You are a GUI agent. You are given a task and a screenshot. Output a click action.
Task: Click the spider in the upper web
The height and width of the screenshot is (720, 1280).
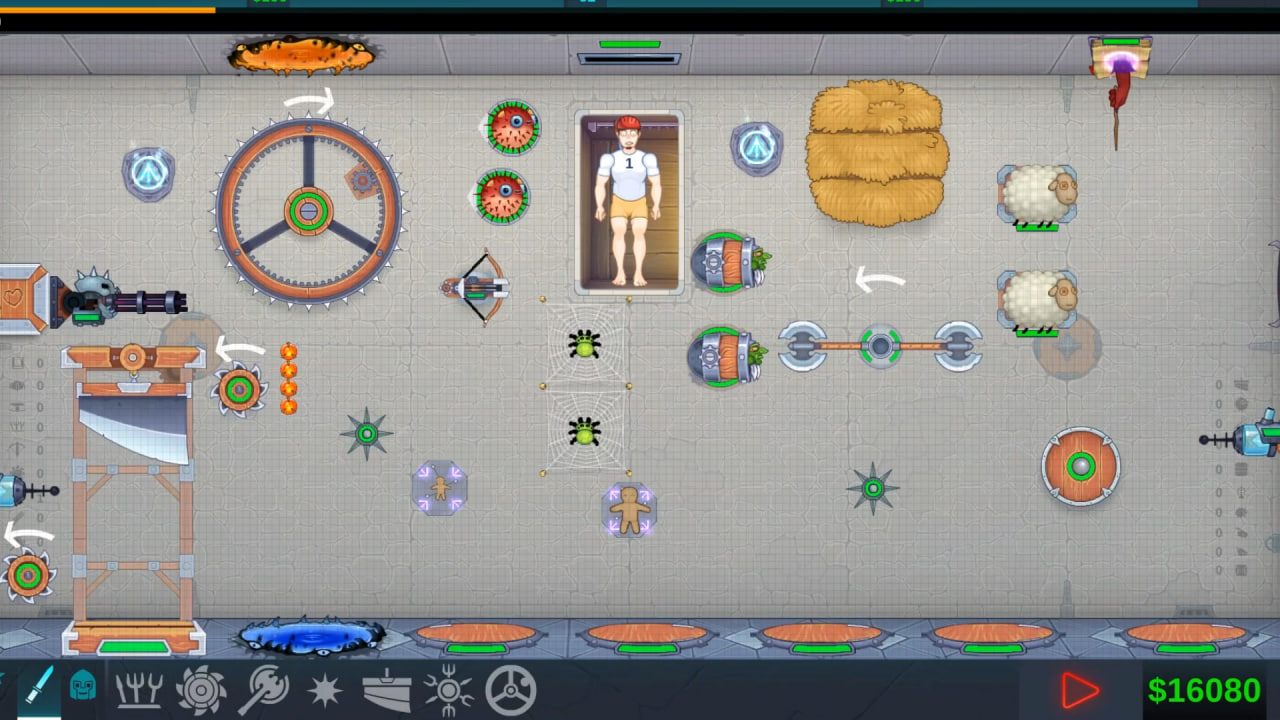[586, 344]
